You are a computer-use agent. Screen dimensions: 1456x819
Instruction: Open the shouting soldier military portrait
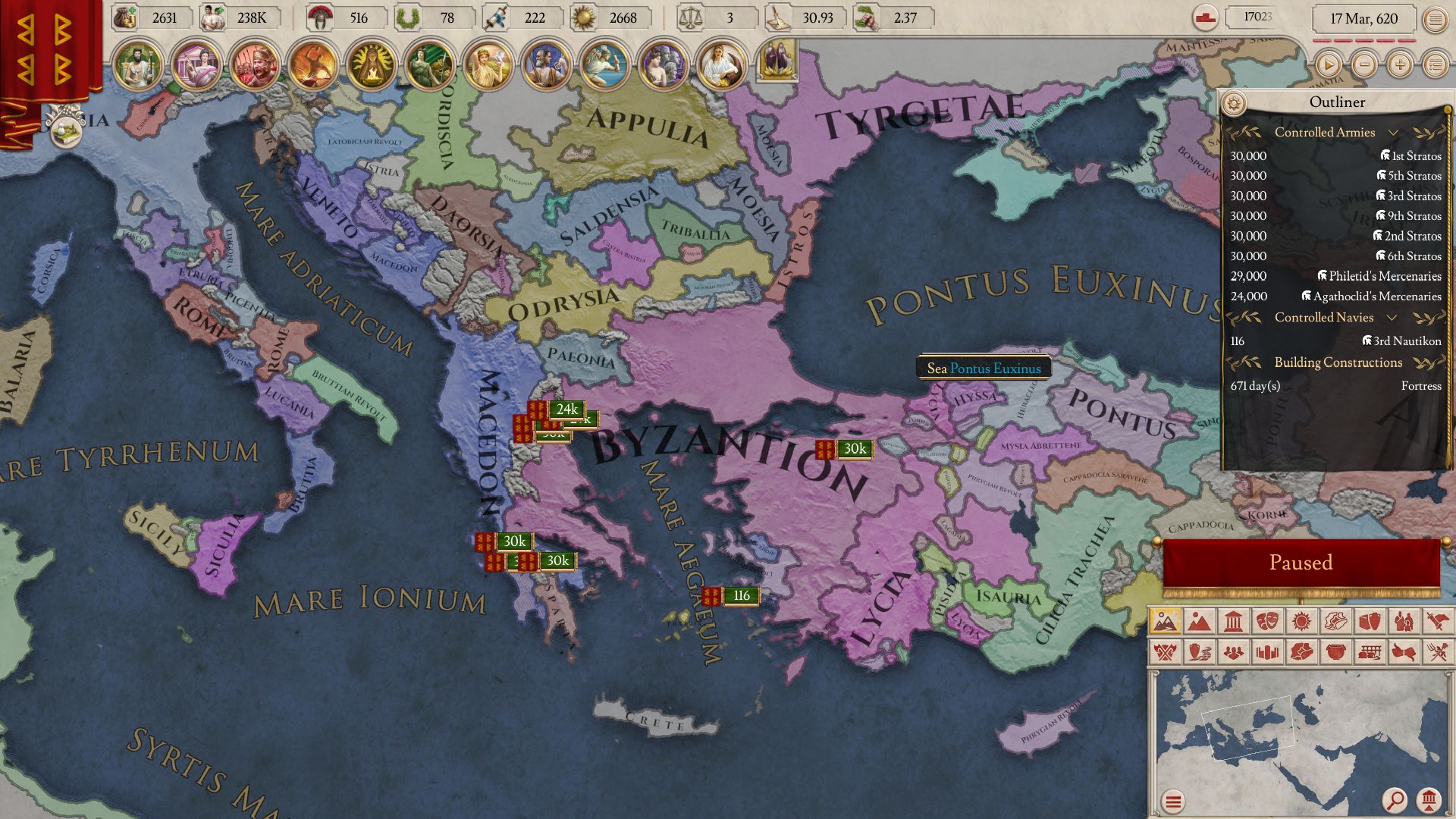click(x=254, y=64)
